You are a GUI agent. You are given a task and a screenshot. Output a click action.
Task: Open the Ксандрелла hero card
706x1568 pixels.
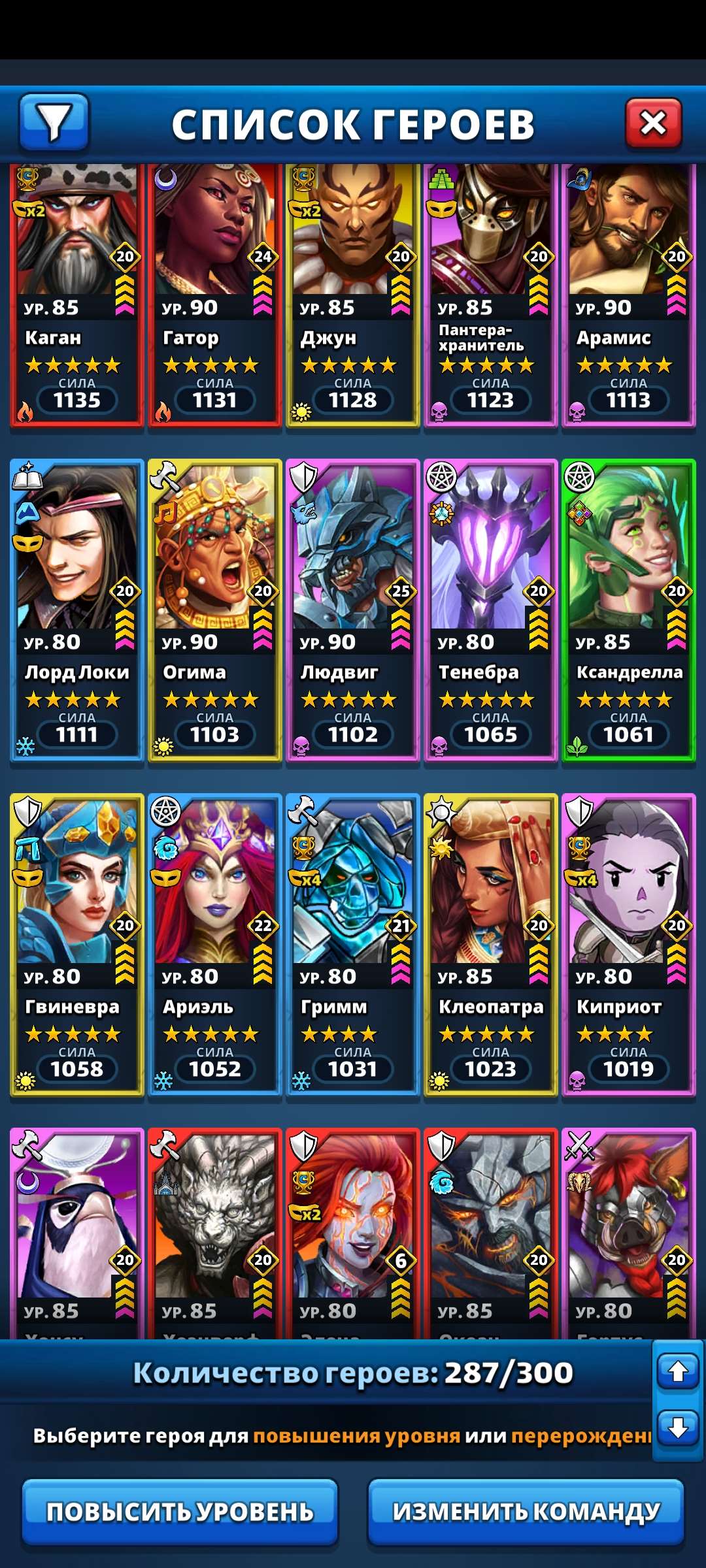629,611
